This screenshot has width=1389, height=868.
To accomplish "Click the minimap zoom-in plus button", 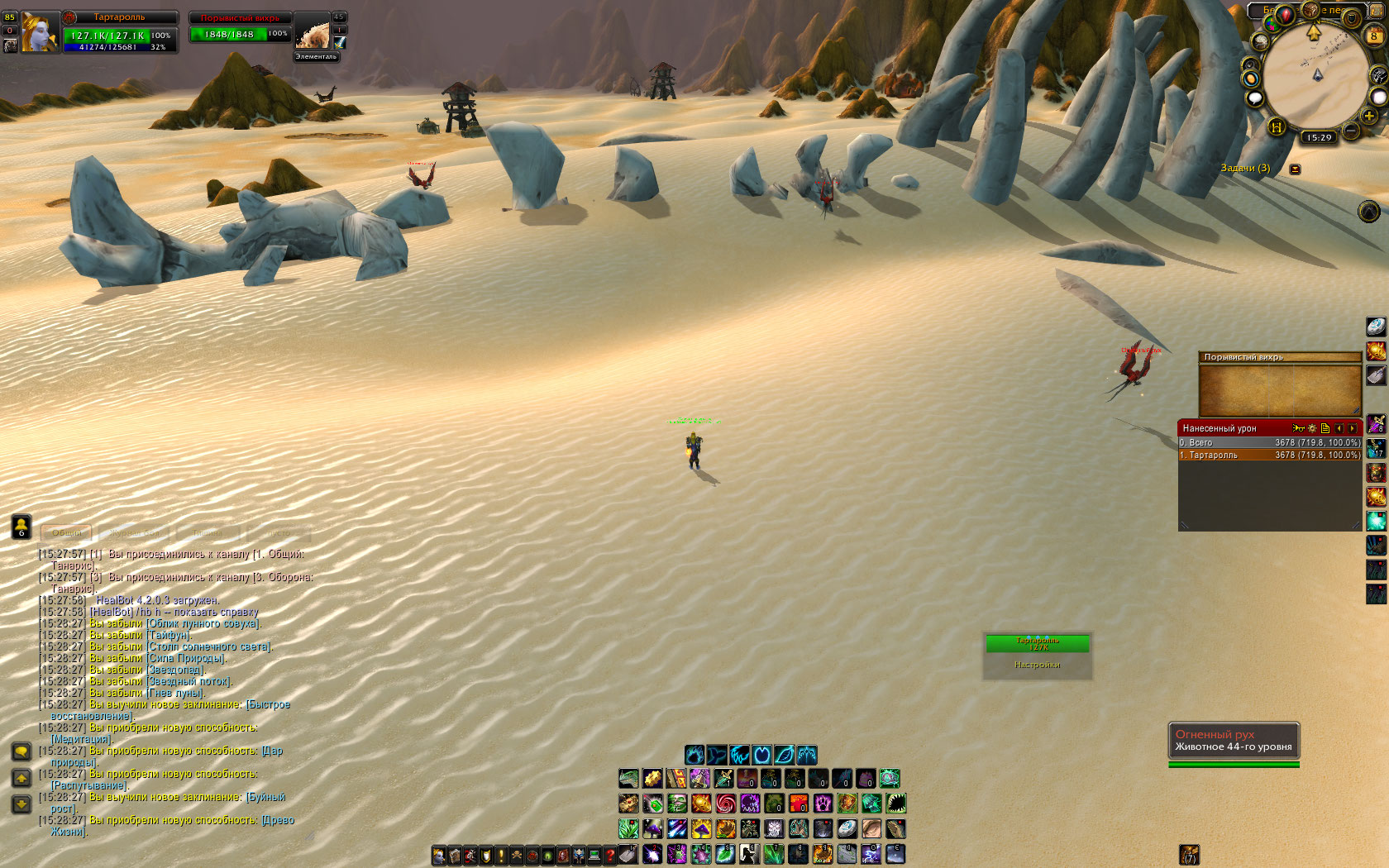I will point(1369,116).
